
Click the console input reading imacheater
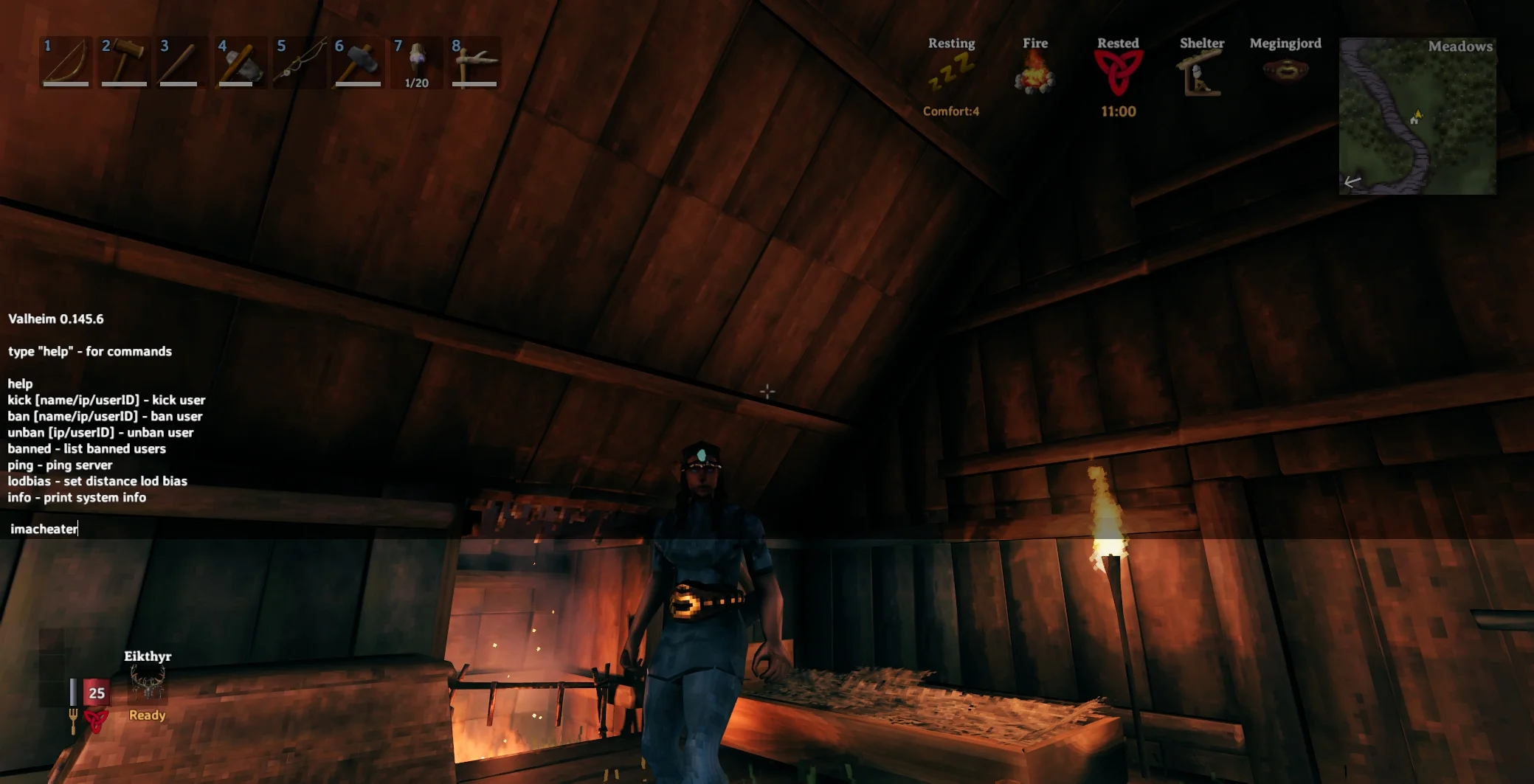click(44, 529)
